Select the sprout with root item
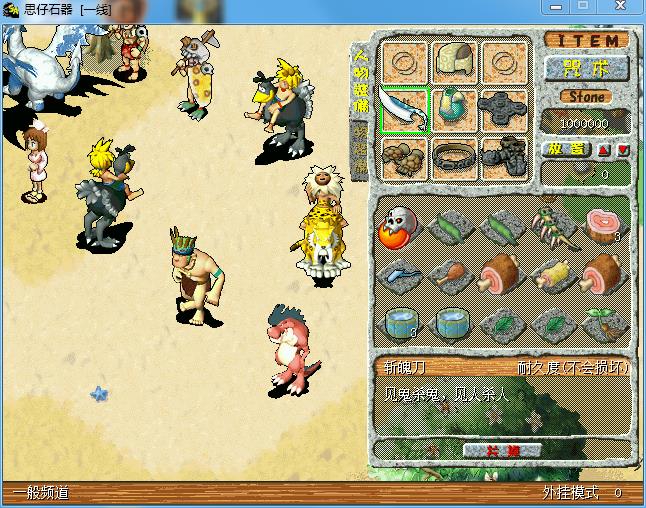This screenshot has width=646, height=508. tap(604, 323)
